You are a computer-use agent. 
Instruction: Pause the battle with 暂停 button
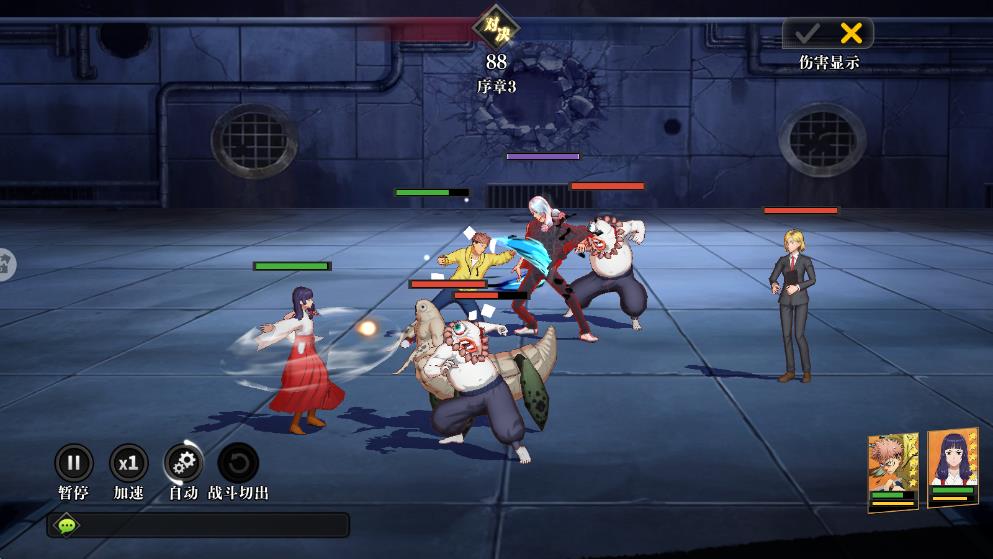tap(73, 463)
